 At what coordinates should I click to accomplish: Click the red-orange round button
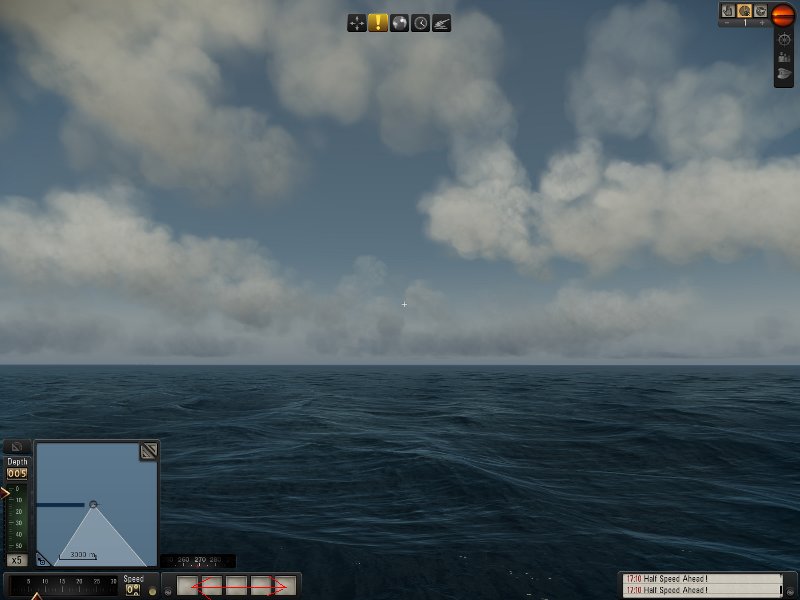coord(783,13)
